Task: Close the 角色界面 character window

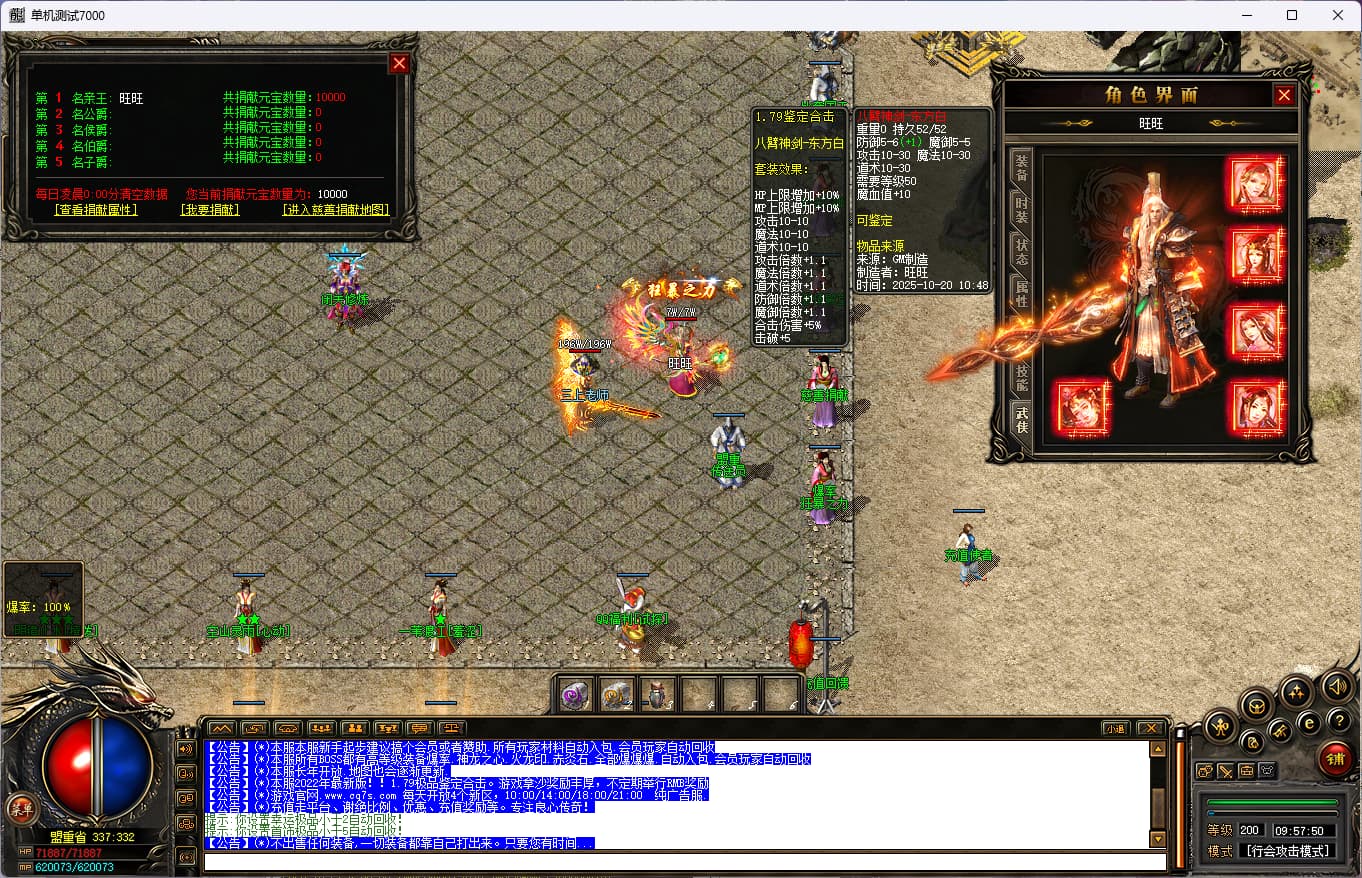Action: (x=1284, y=95)
